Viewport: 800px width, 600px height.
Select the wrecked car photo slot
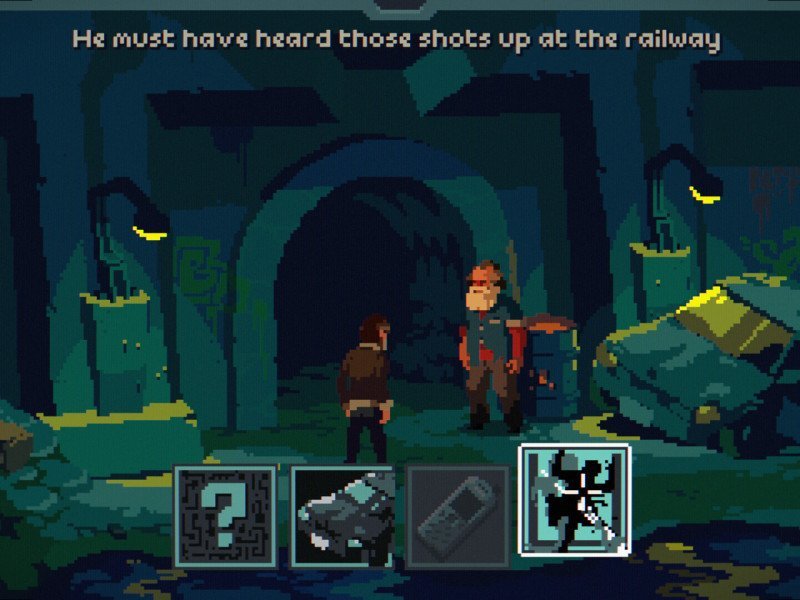tap(343, 516)
